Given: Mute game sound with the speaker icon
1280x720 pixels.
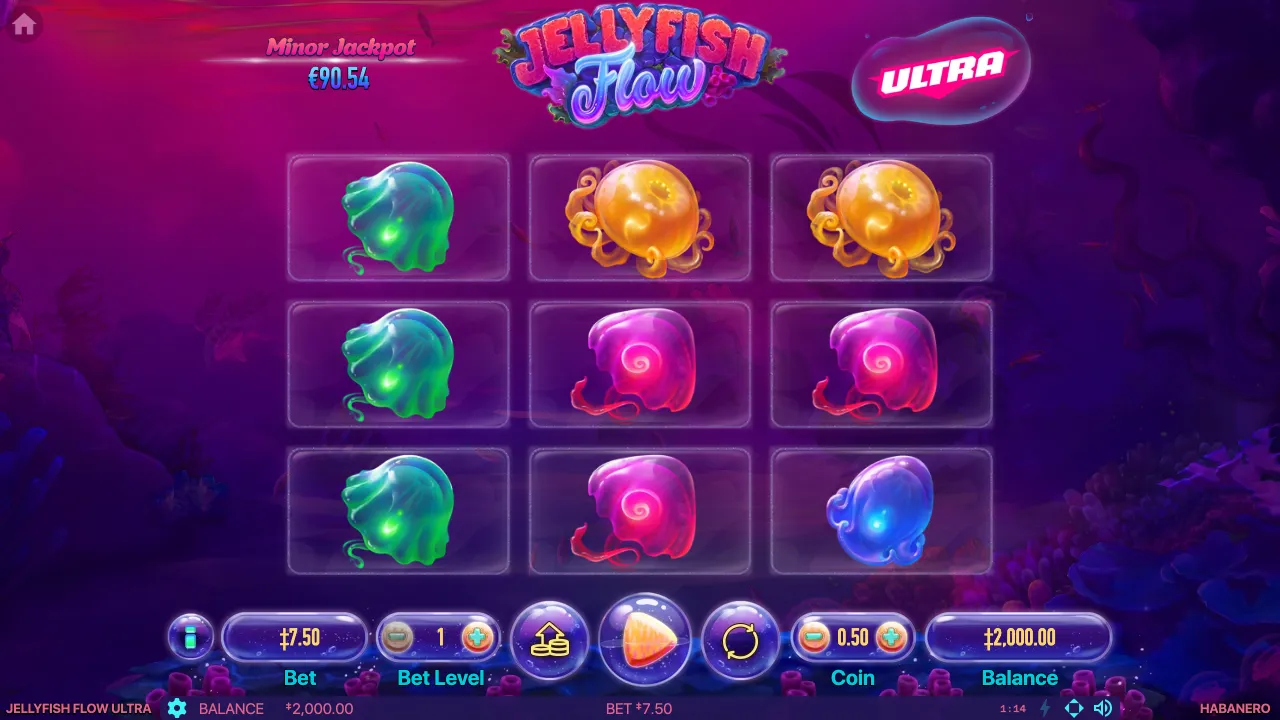Looking at the screenshot, I should tap(1103, 708).
